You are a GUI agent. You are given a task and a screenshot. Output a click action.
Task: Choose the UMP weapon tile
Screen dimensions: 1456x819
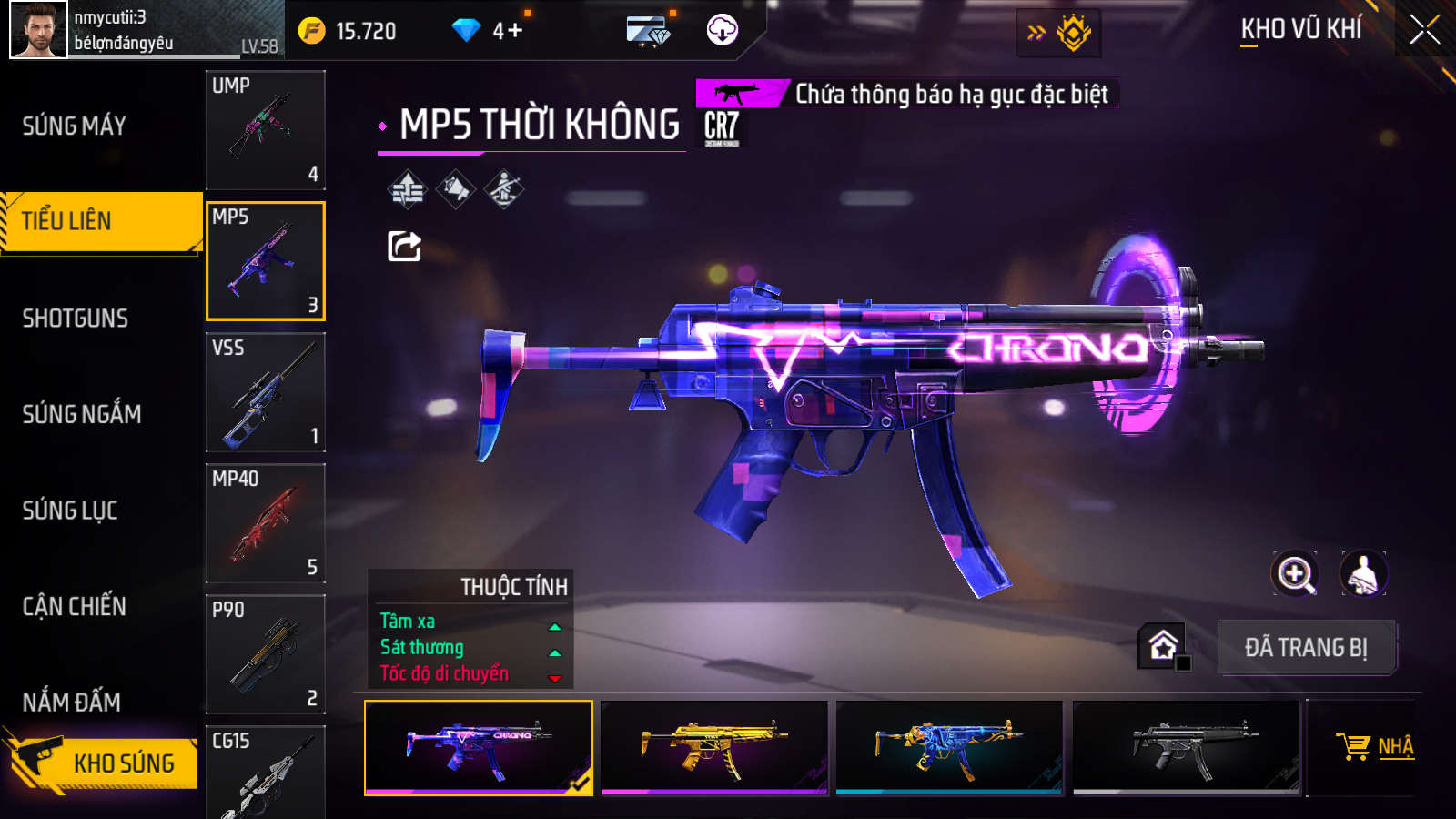point(266,130)
